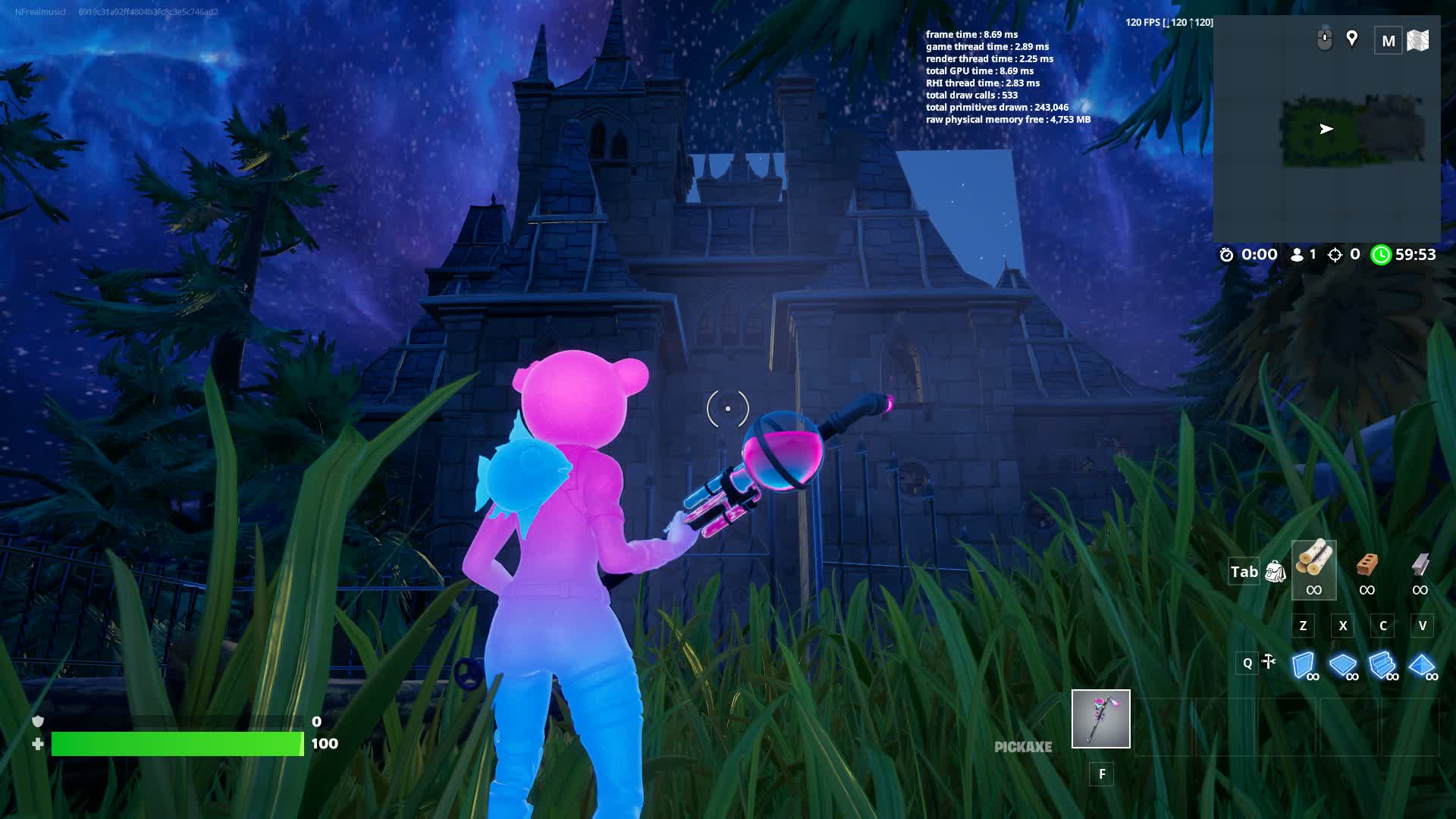Toggle build mode hammer and wrench icon
1456x819 pixels.
click(x=1268, y=662)
